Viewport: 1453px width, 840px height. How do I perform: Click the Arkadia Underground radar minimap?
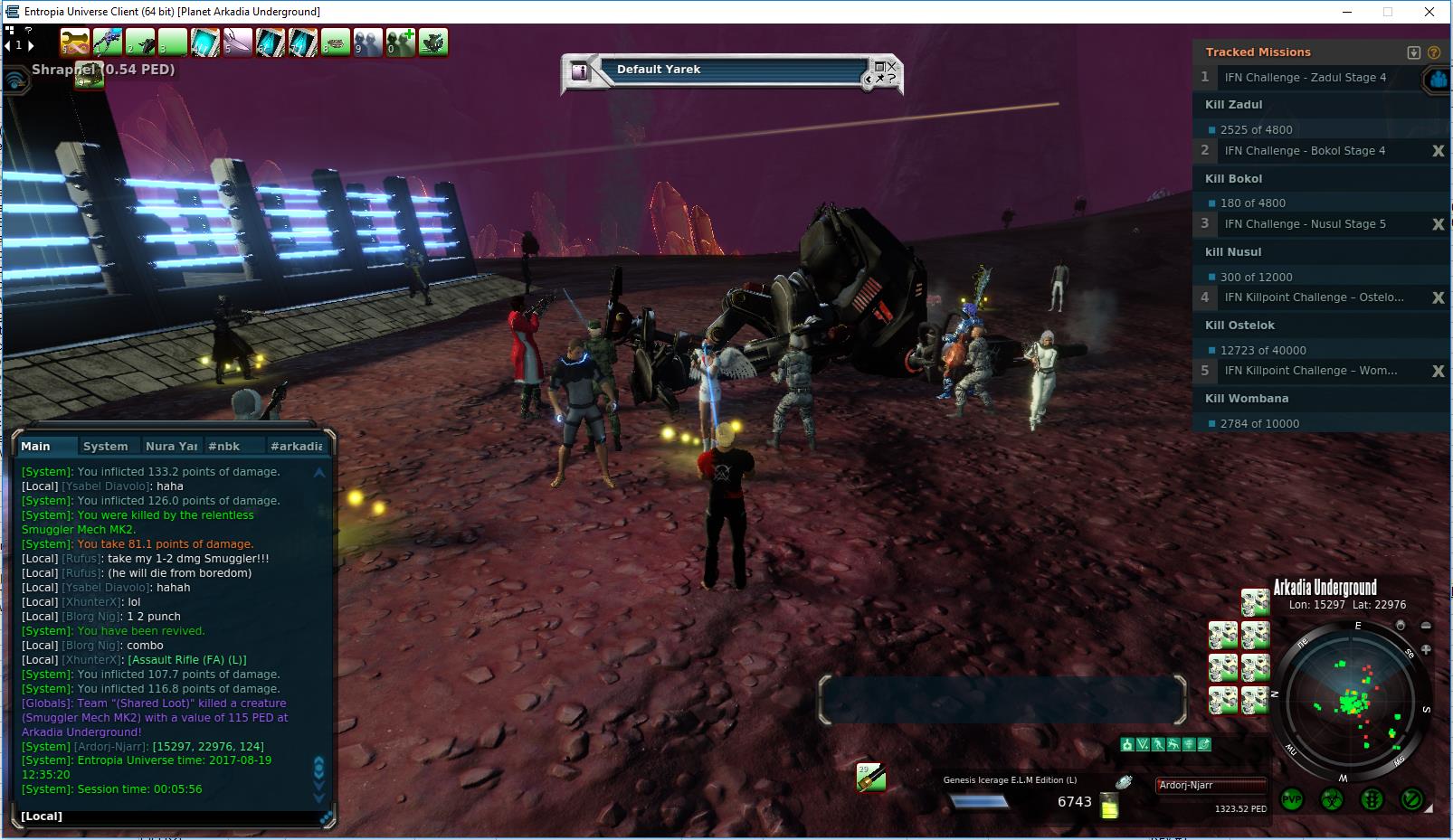(1351, 701)
